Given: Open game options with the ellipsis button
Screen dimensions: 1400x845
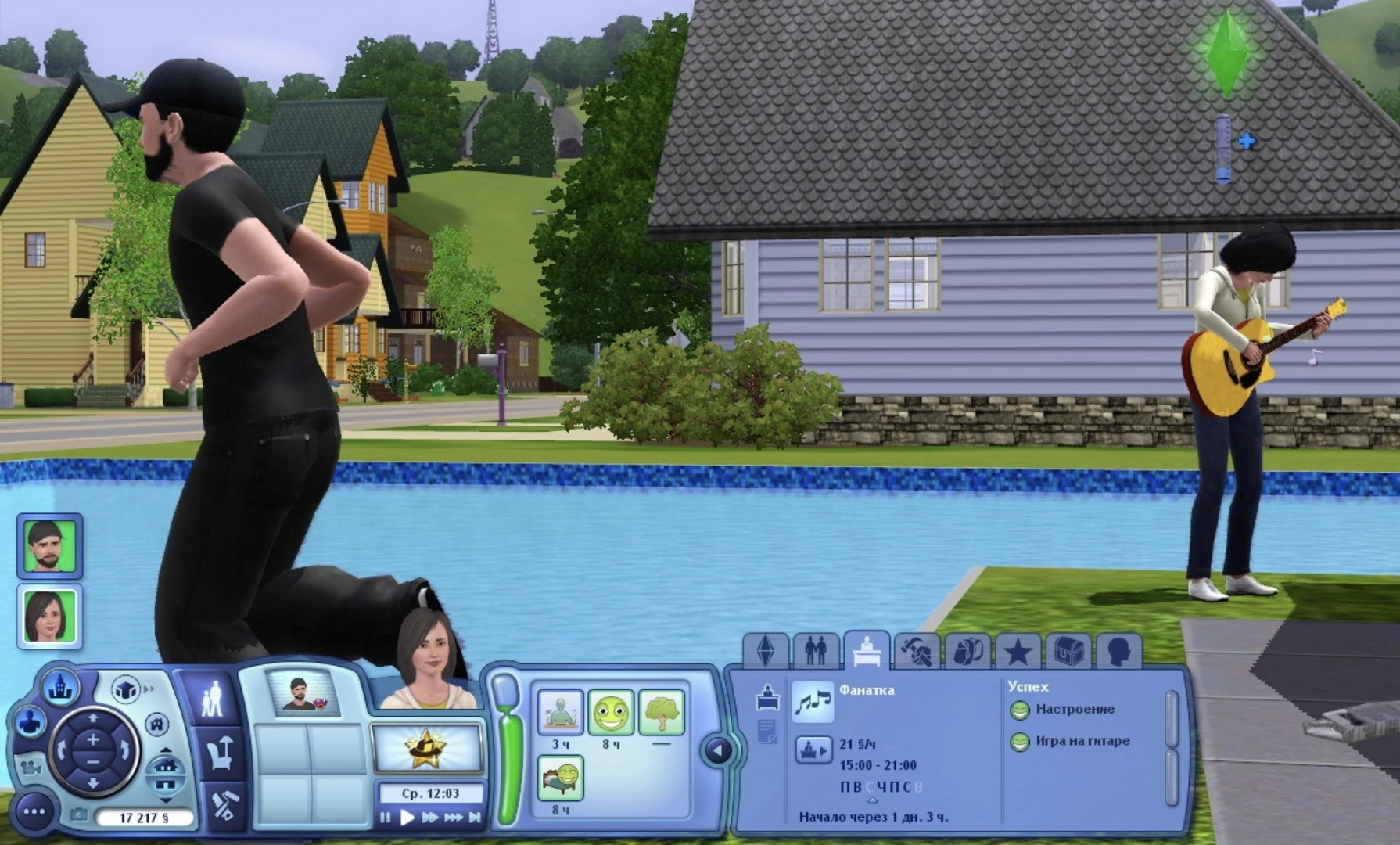Looking at the screenshot, I should pos(33,811).
